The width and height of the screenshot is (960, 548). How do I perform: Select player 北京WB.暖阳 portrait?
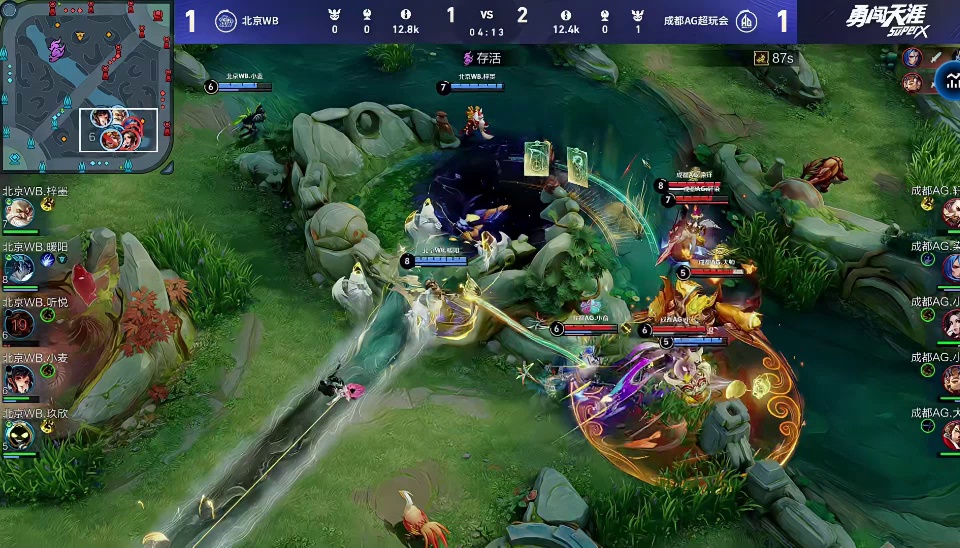click(19, 267)
